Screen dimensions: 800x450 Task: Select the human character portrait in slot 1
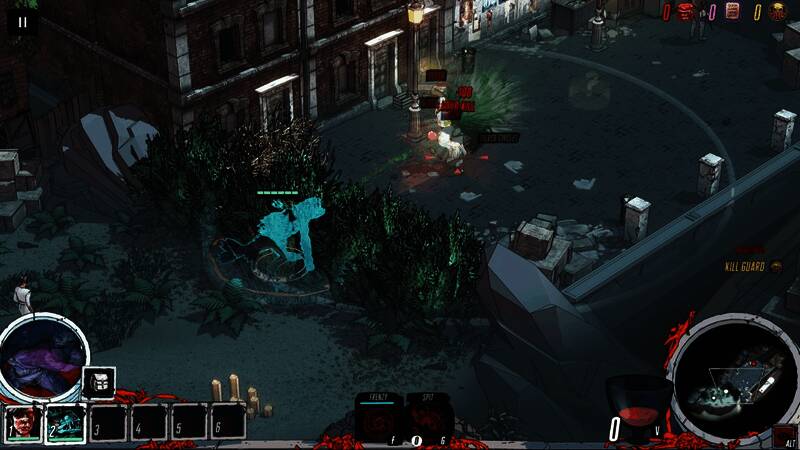coord(23,421)
